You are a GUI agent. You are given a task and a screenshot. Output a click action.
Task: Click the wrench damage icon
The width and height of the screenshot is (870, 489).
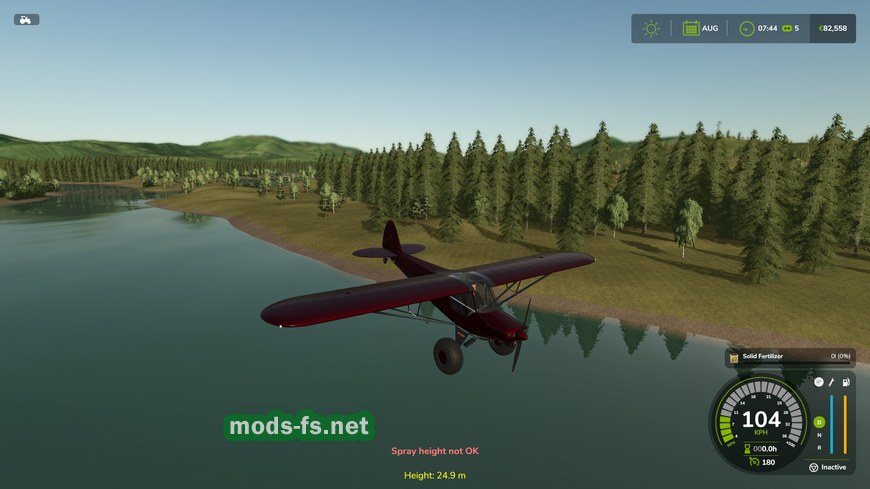(x=831, y=382)
